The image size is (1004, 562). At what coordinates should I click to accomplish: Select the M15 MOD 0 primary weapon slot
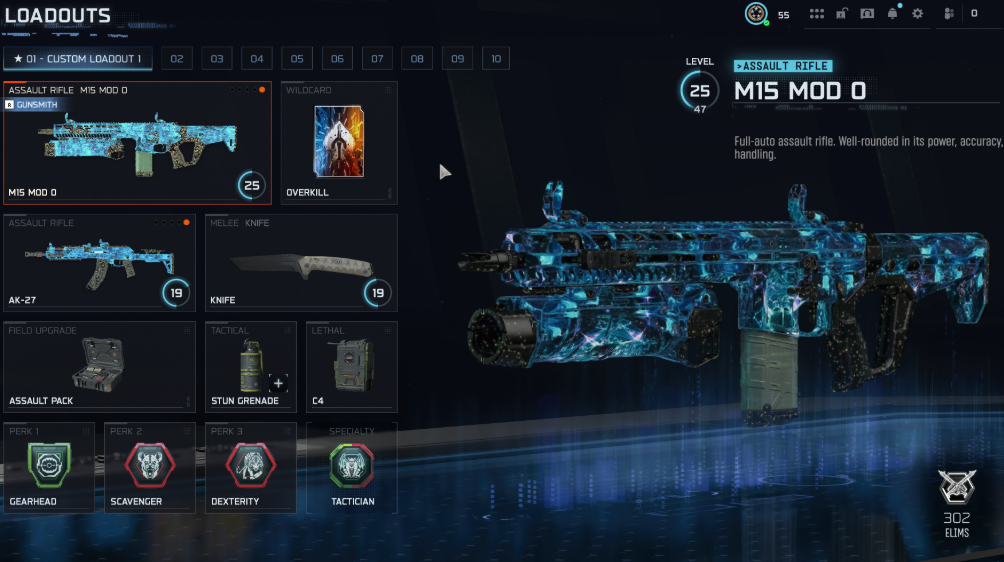coord(137,143)
